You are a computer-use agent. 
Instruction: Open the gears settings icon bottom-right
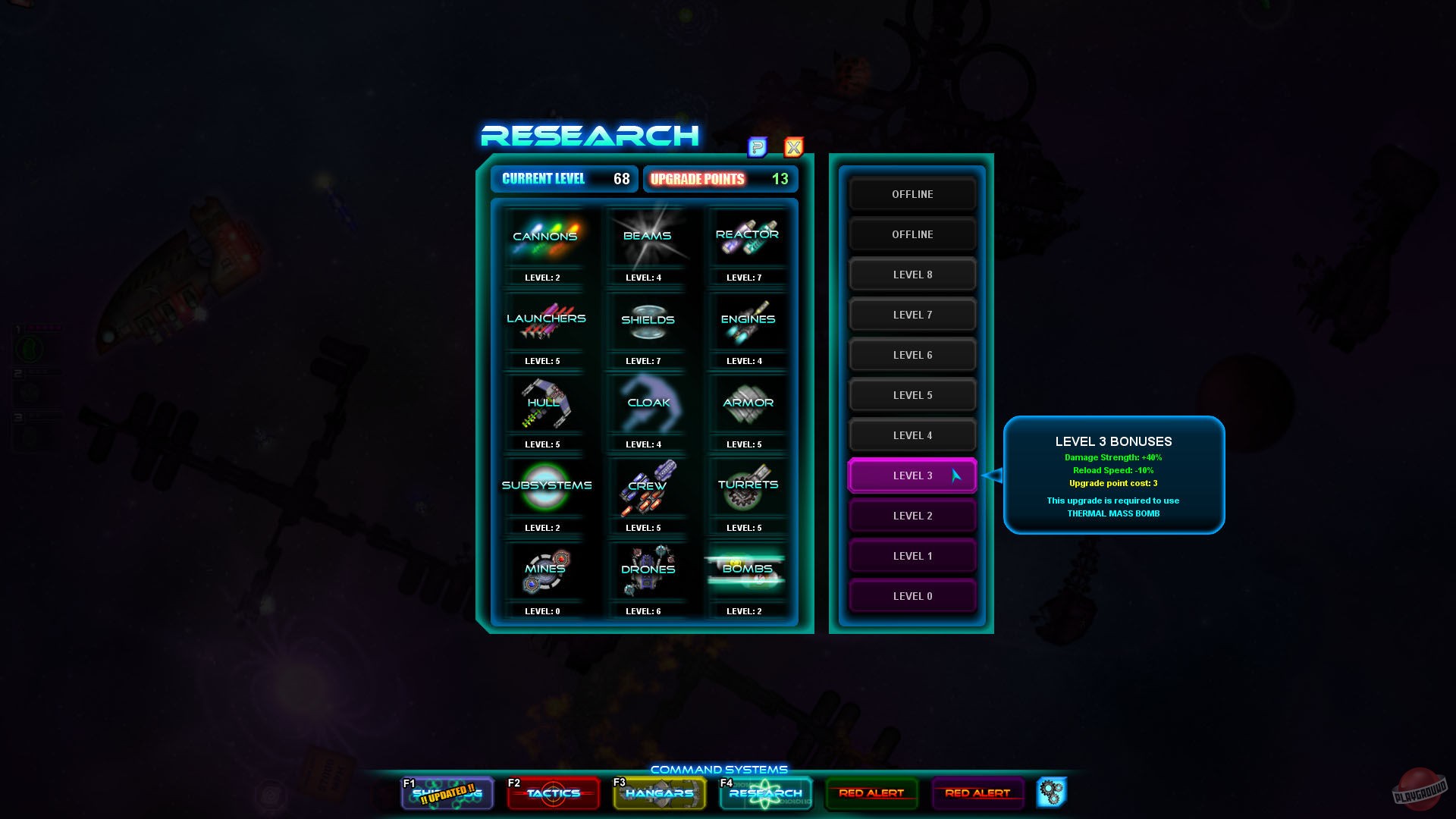(1053, 792)
